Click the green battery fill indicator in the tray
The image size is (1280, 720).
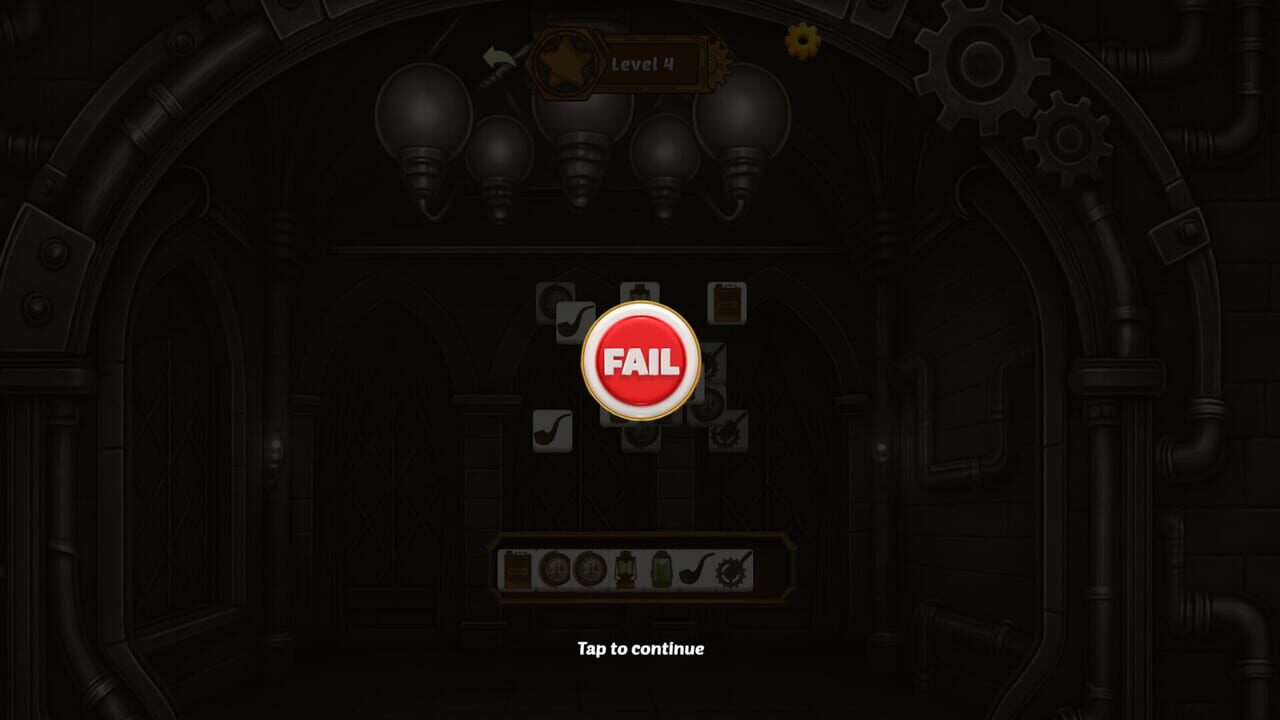pyautogui.click(x=661, y=569)
